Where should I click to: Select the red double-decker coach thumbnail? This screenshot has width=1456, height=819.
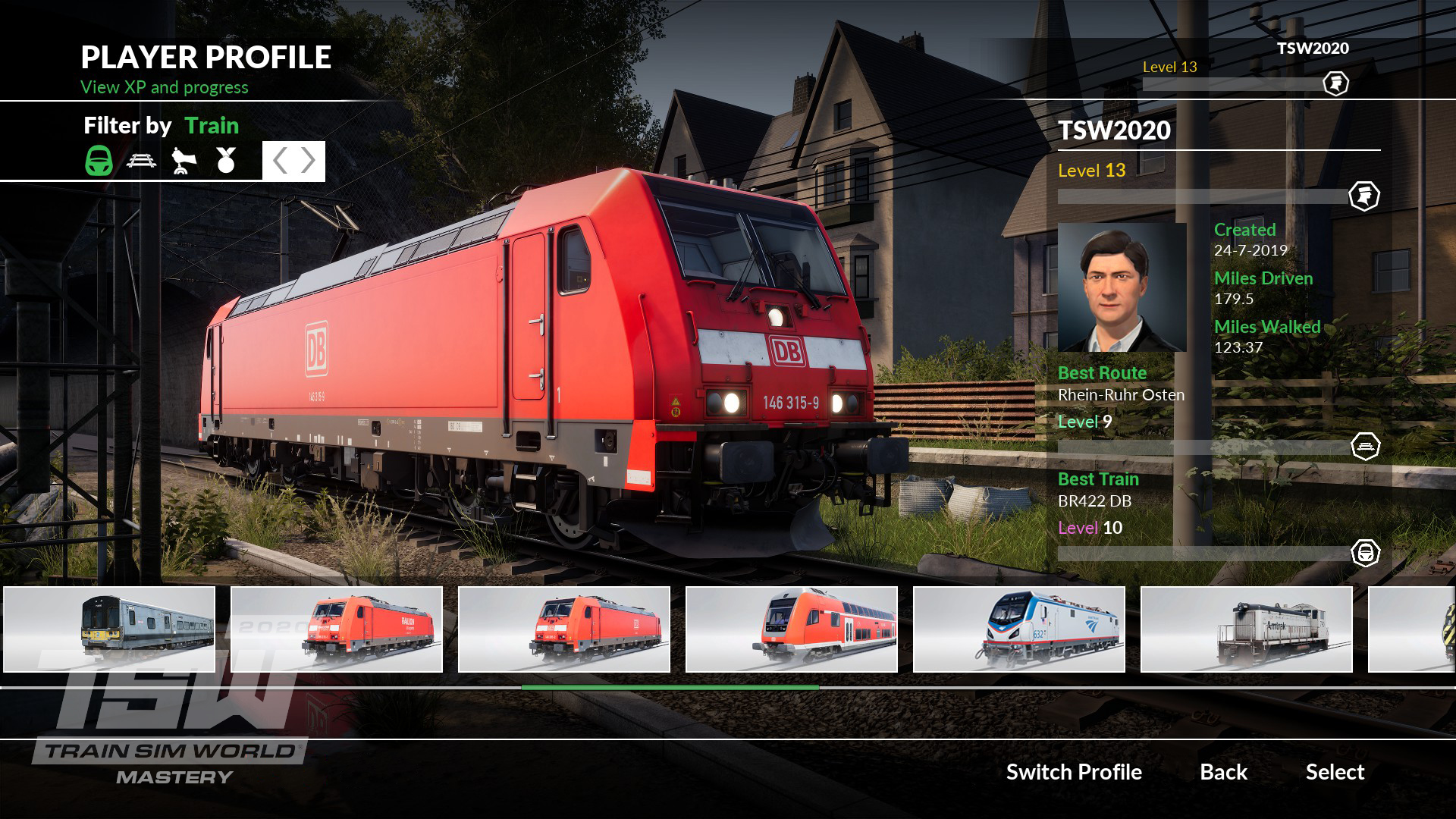[792, 629]
